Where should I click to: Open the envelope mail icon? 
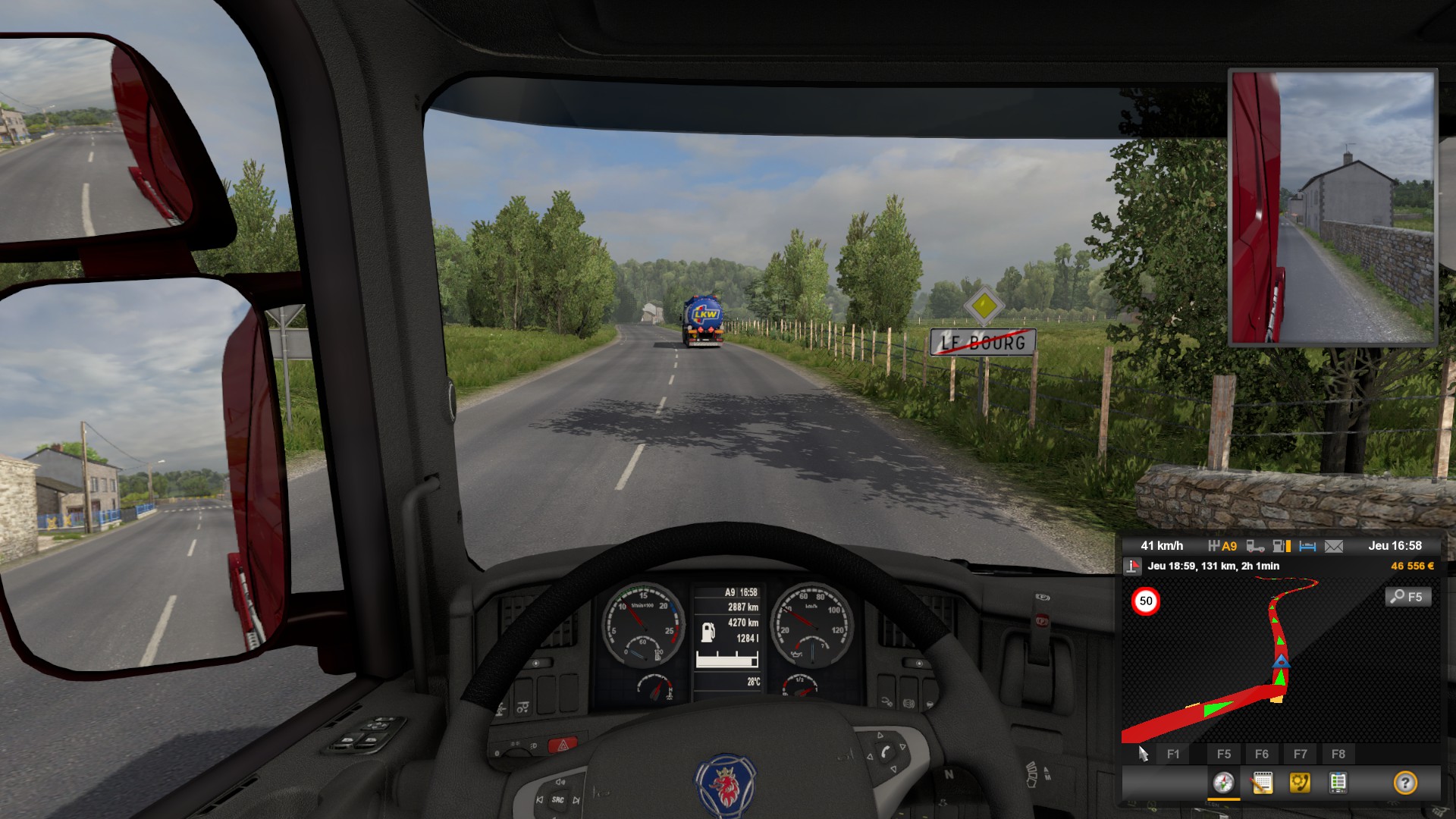point(1334,546)
